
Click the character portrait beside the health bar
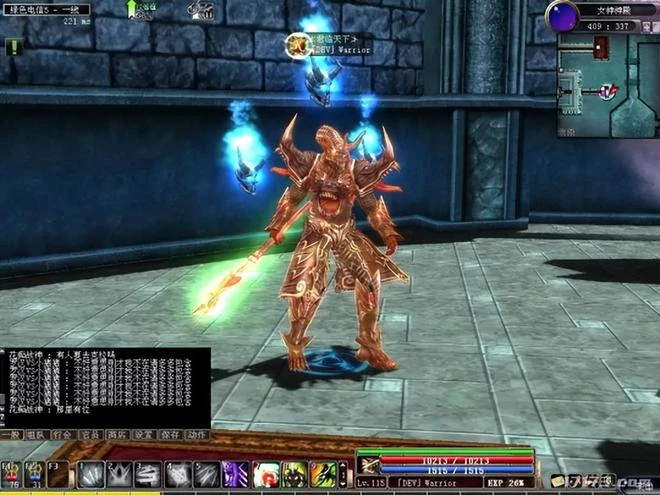pyautogui.click(x=370, y=464)
